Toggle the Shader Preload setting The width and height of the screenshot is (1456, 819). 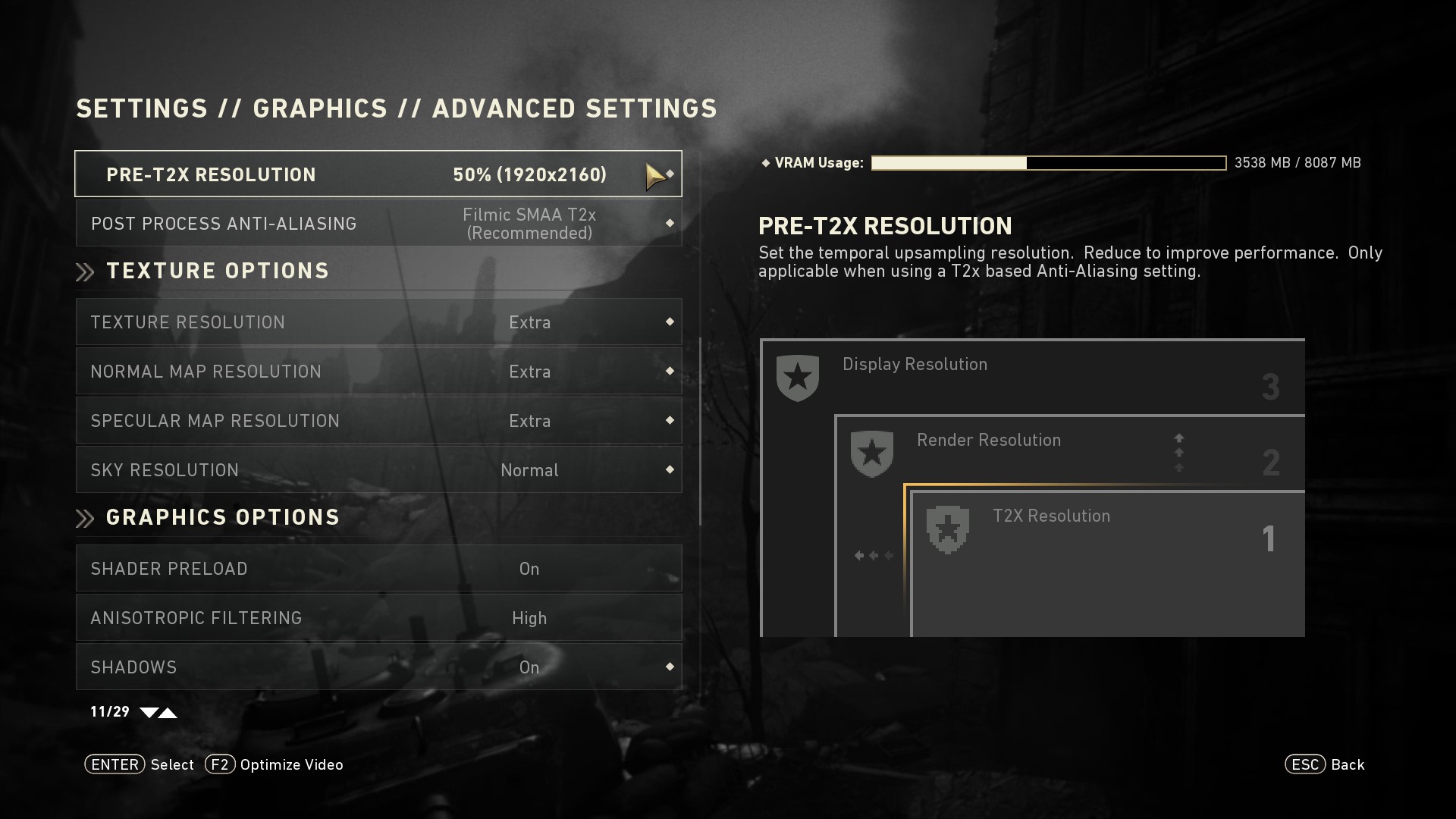(x=378, y=569)
